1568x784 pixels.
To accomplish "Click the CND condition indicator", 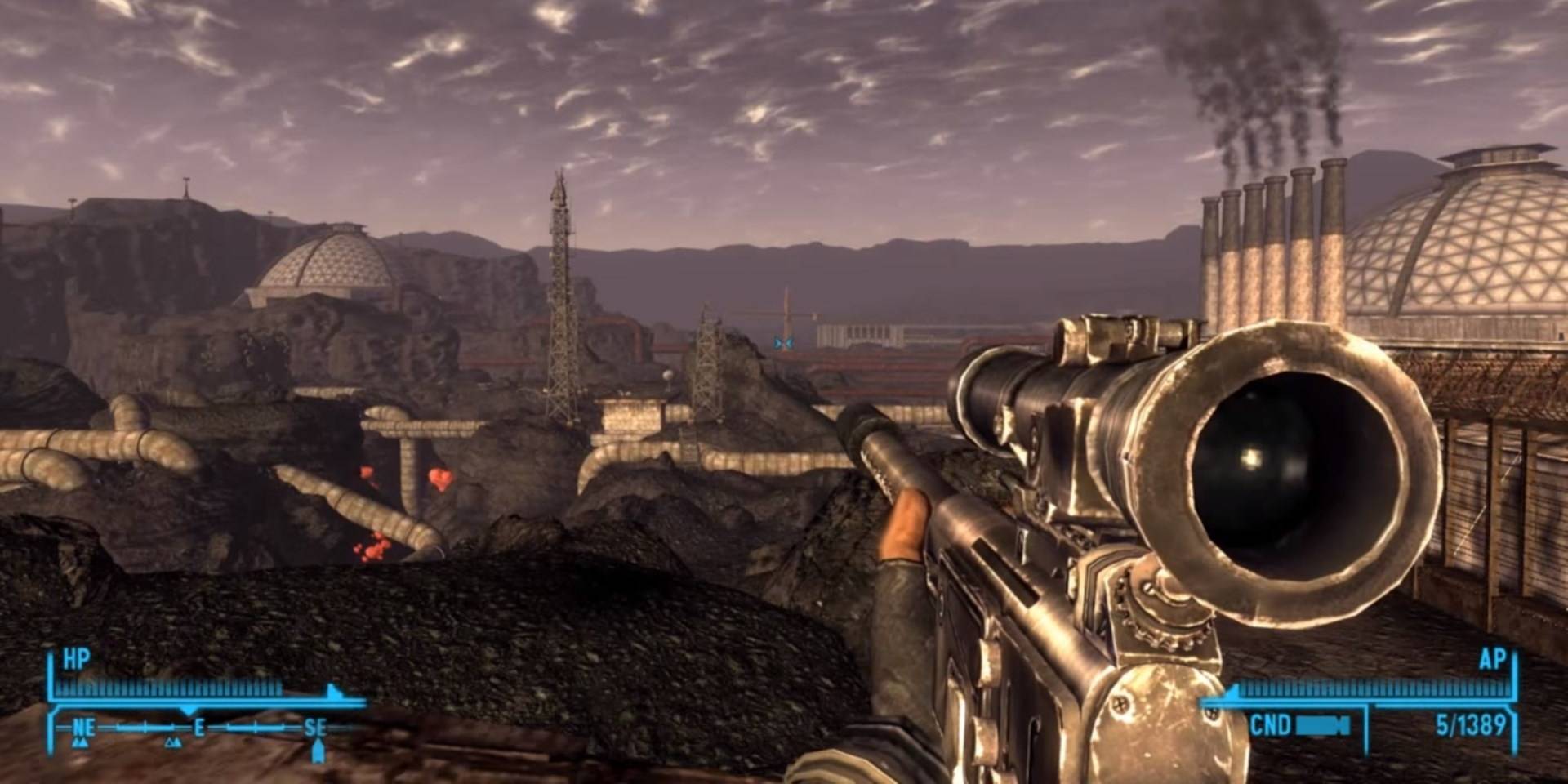I will 1271,724.
